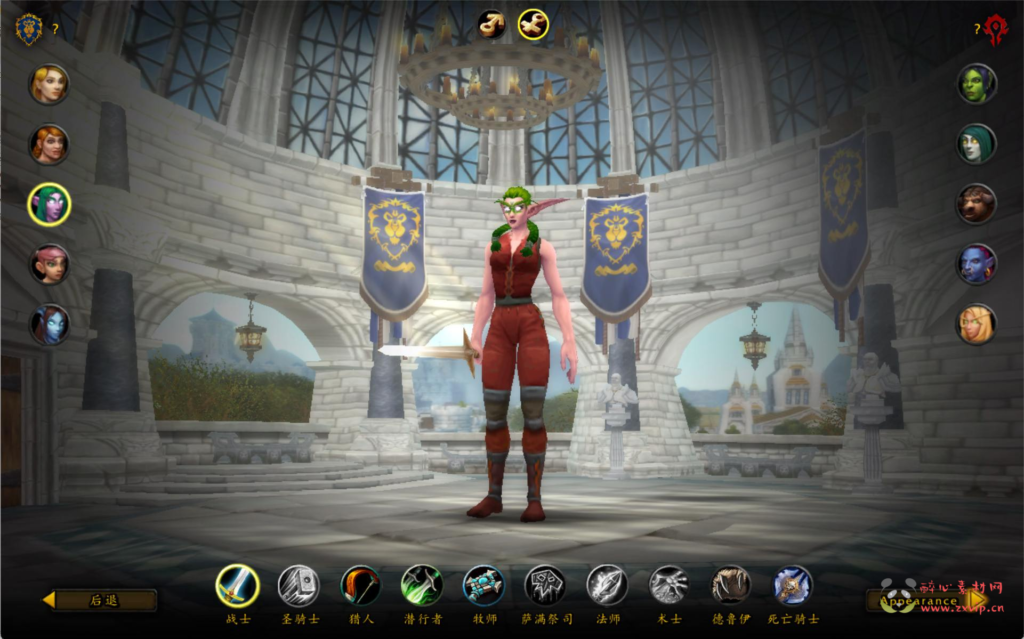Select the Troll race portrait

point(975,264)
